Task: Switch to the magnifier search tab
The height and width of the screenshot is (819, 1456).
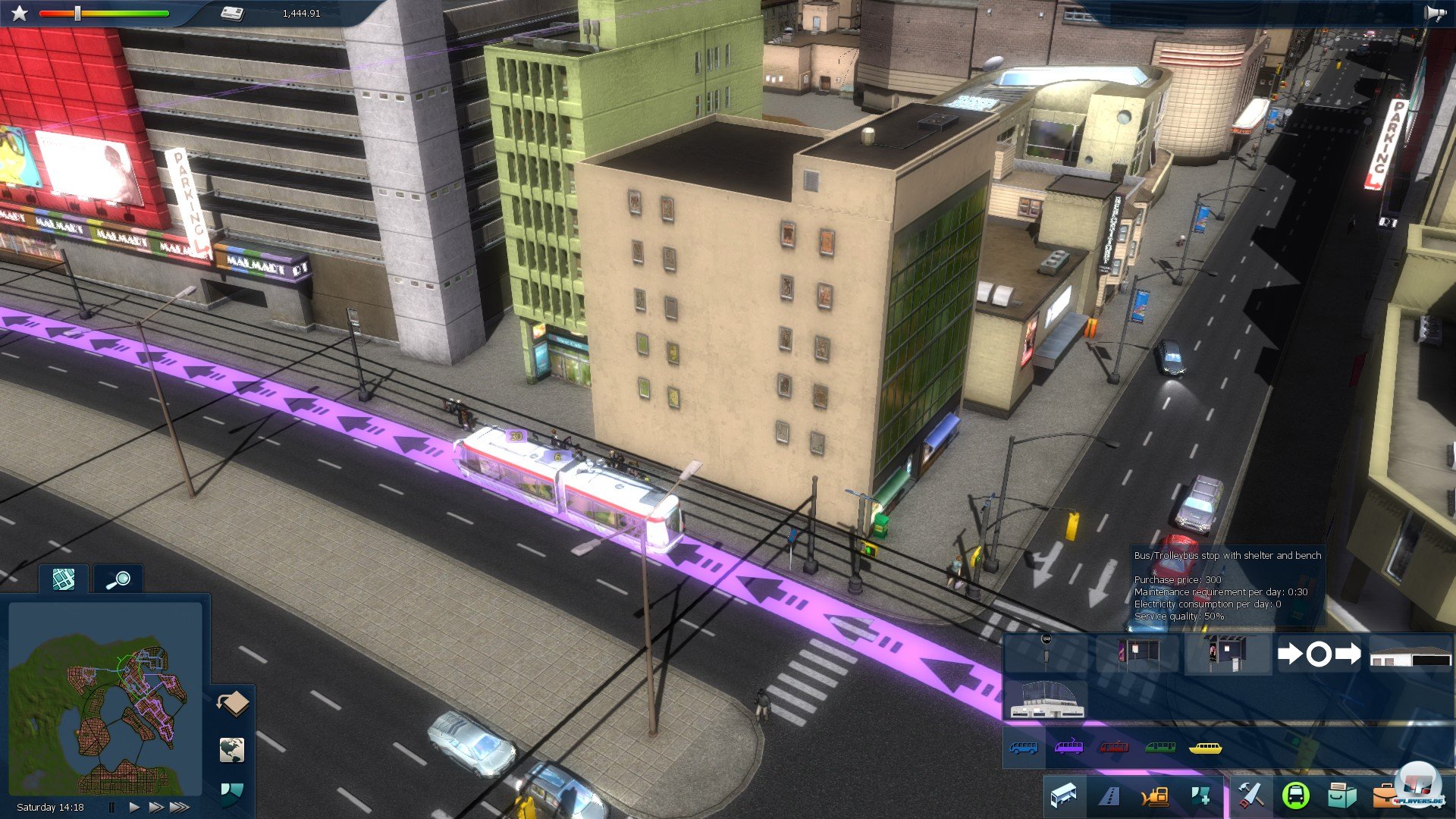Action: (x=119, y=578)
